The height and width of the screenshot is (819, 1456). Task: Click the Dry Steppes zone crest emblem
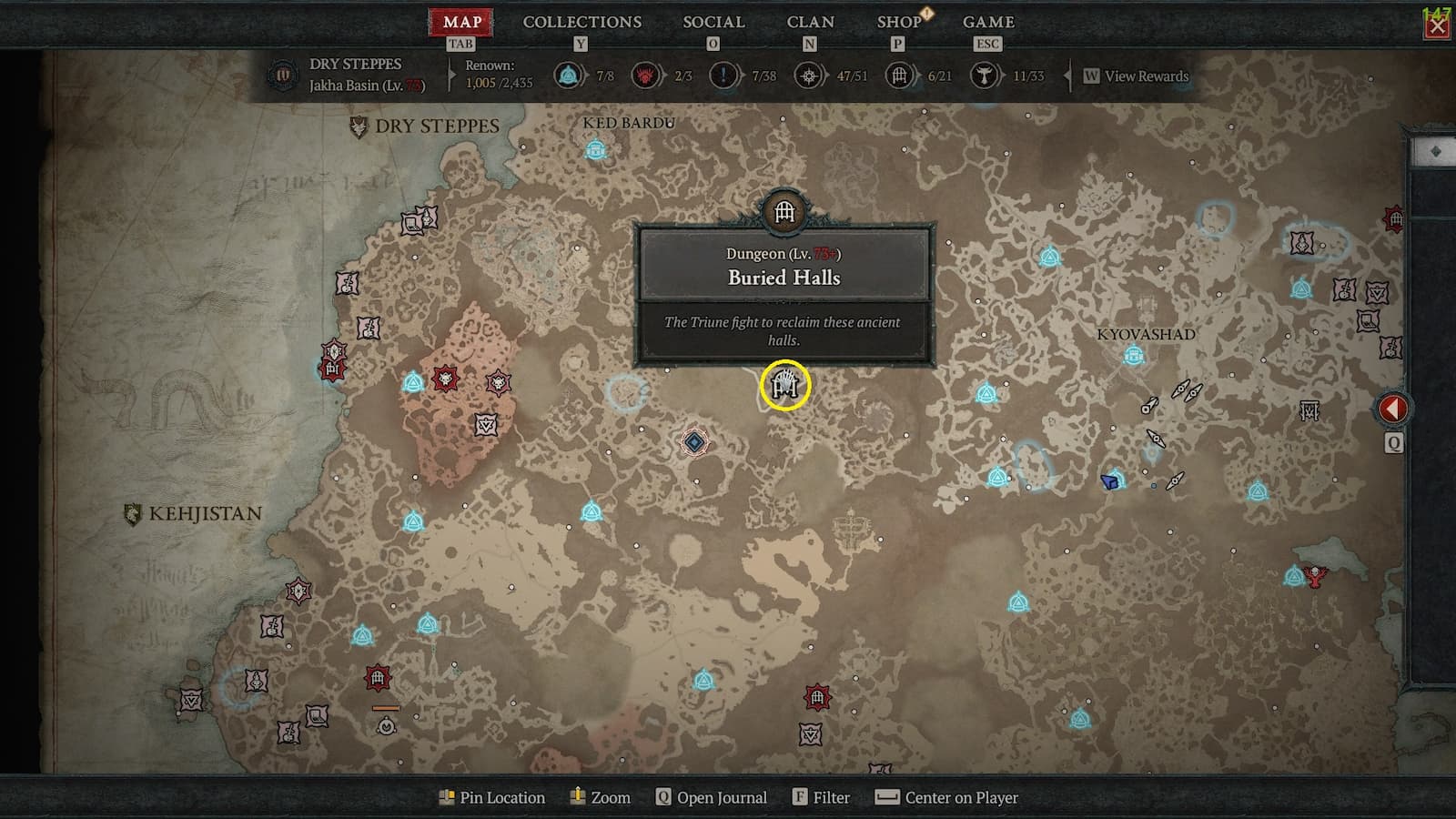(x=357, y=125)
